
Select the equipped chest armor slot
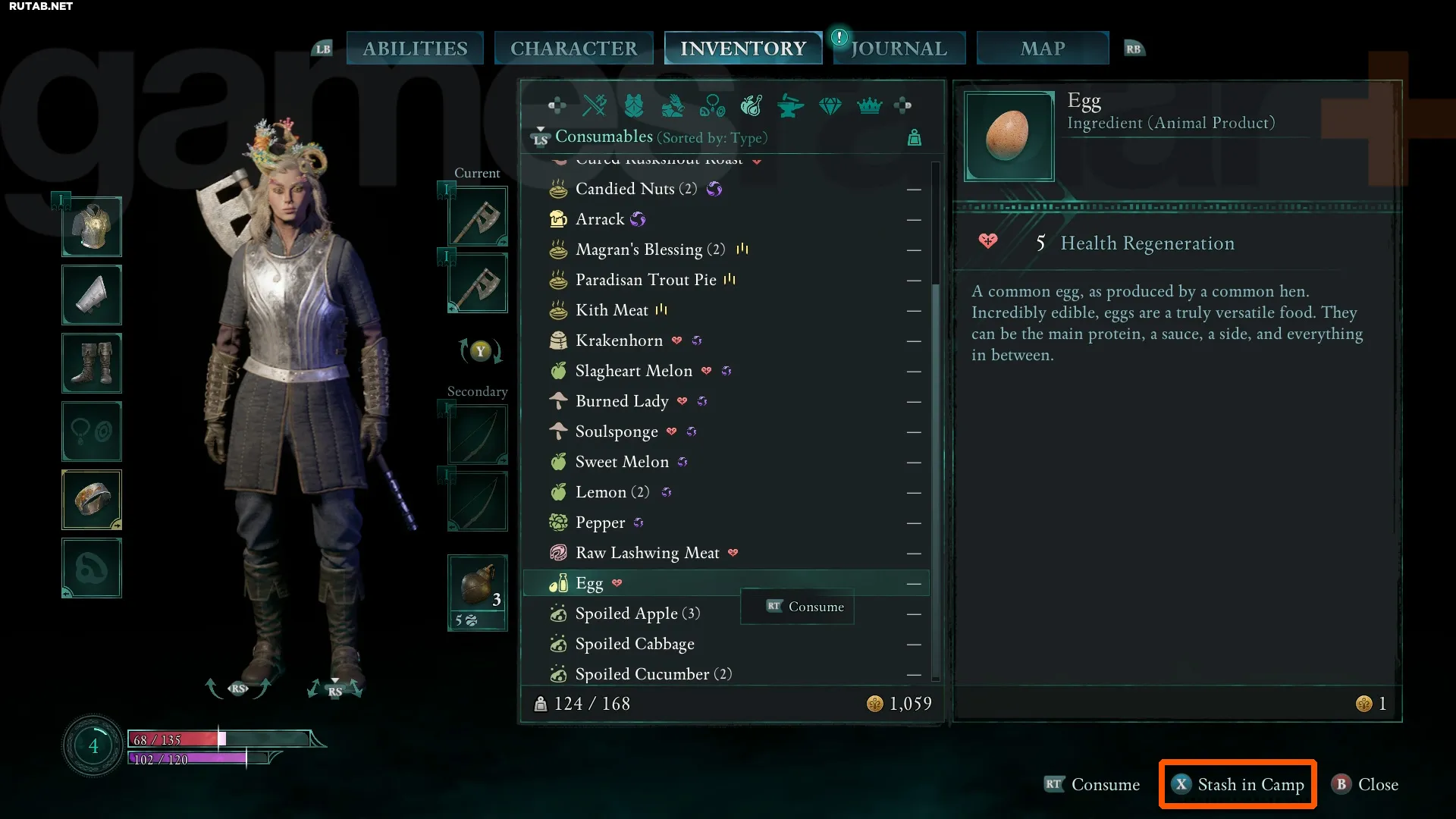coord(92,227)
